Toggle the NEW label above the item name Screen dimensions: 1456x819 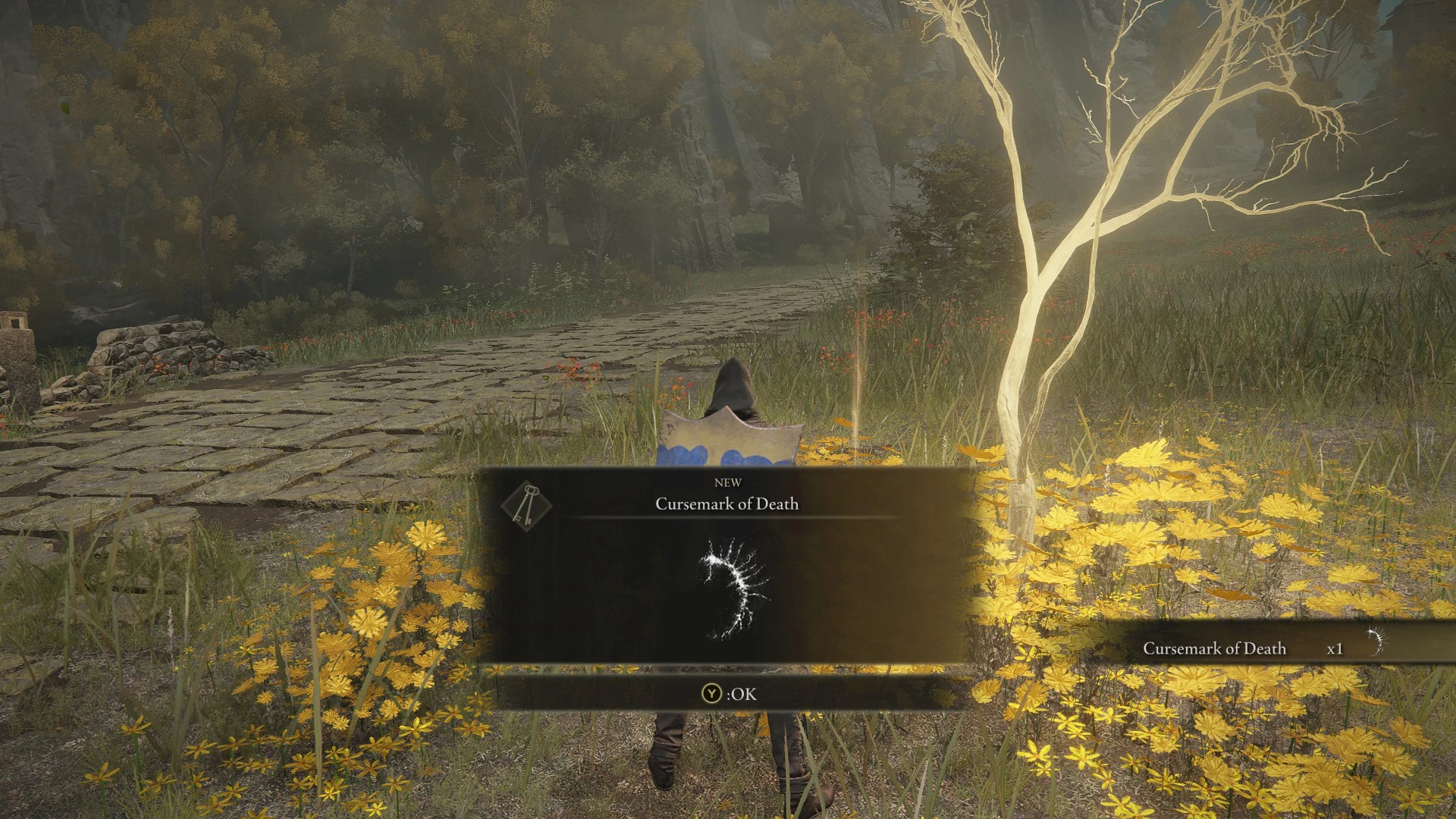point(727,482)
